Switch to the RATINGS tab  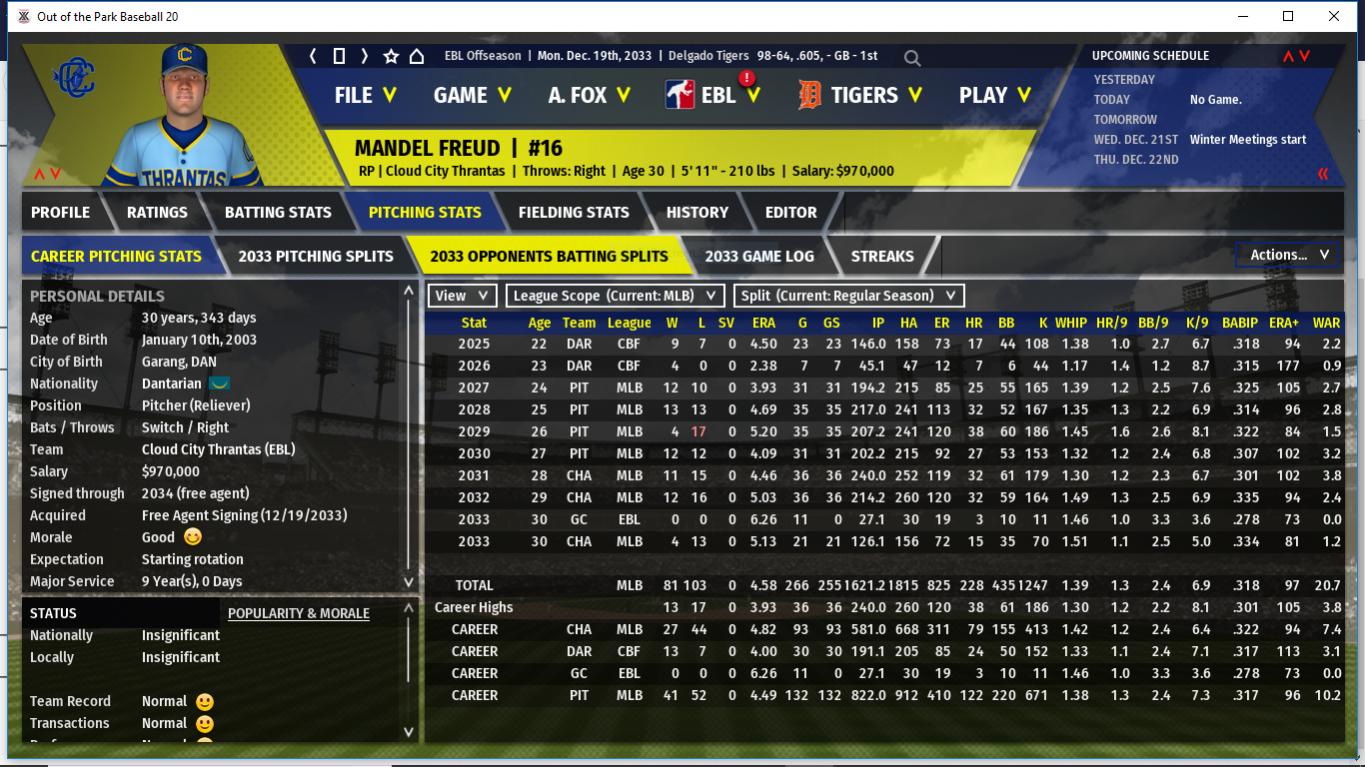[157, 212]
